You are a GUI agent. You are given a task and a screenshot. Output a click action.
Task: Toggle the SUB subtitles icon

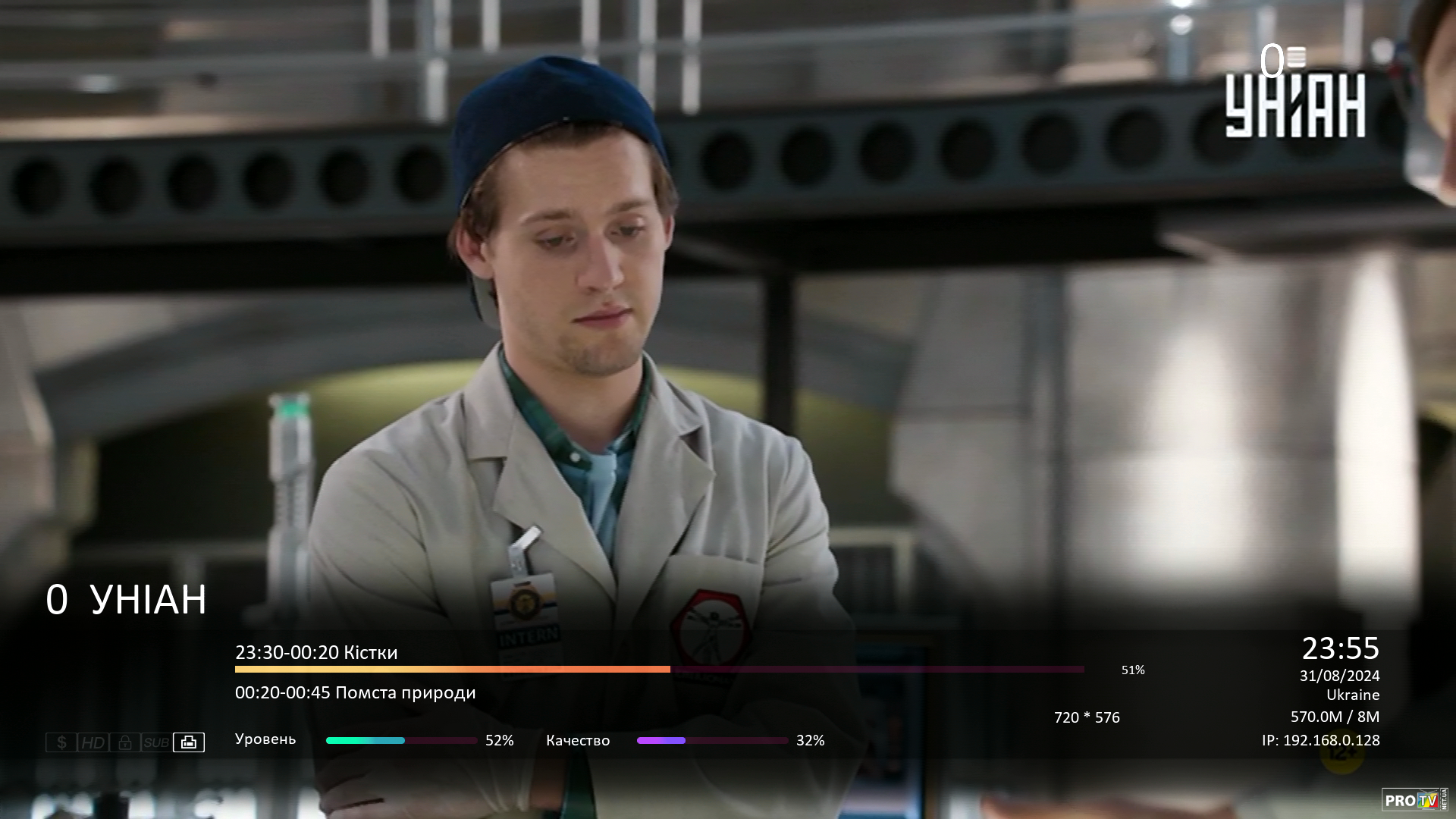[156, 742]
